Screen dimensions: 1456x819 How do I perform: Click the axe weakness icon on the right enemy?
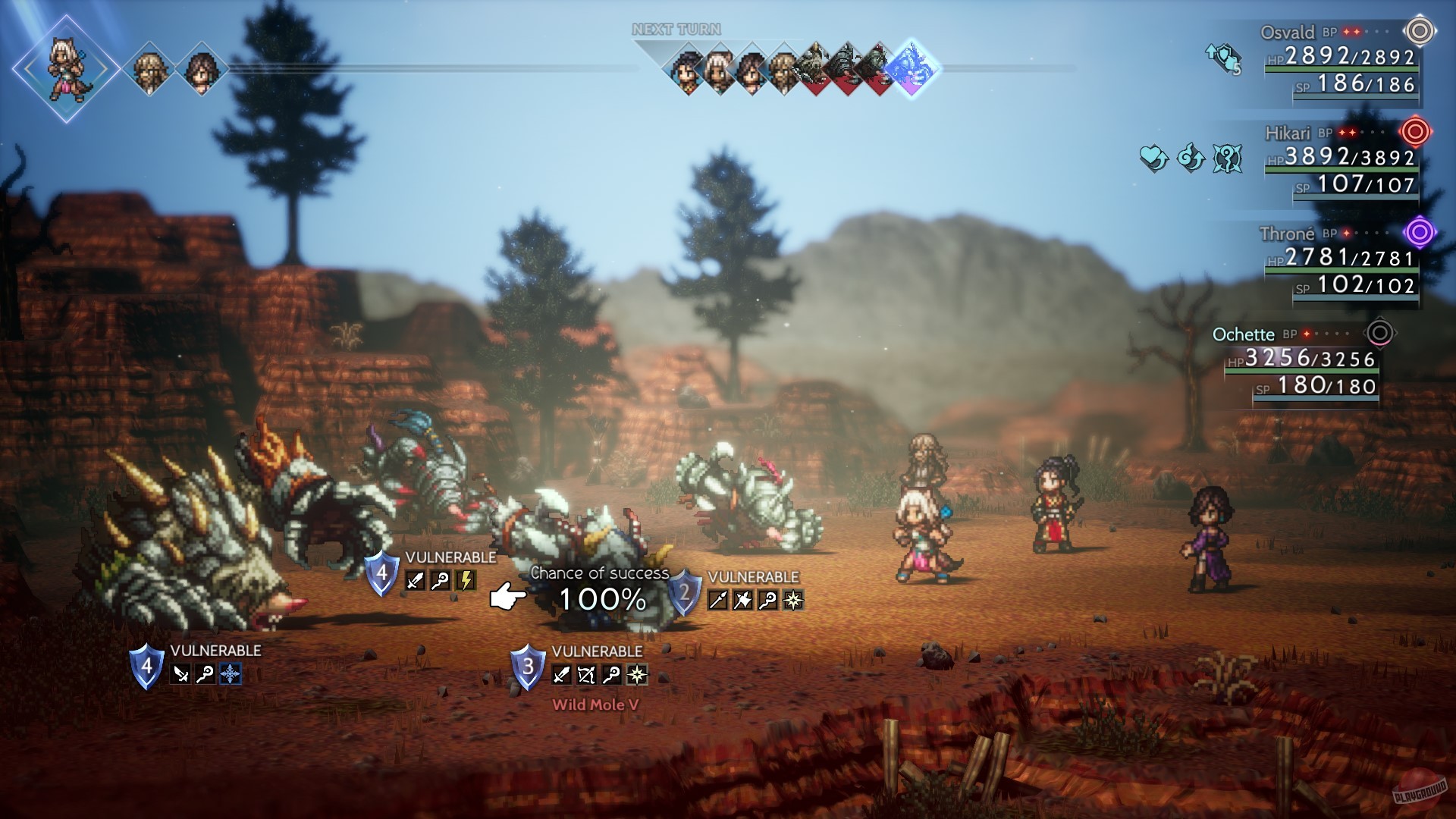(x=742, y=598)
